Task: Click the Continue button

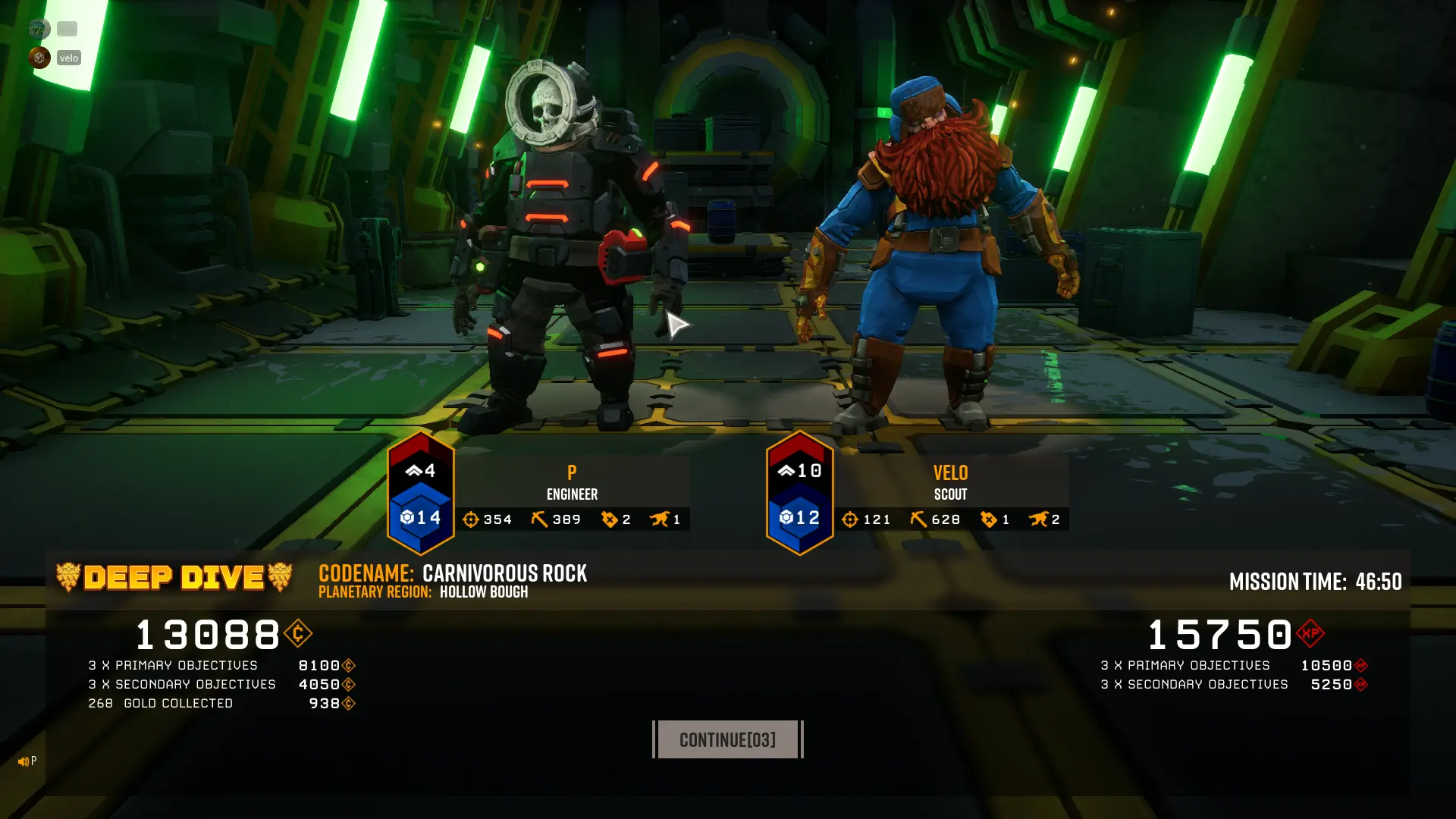Action: point(727,739)
